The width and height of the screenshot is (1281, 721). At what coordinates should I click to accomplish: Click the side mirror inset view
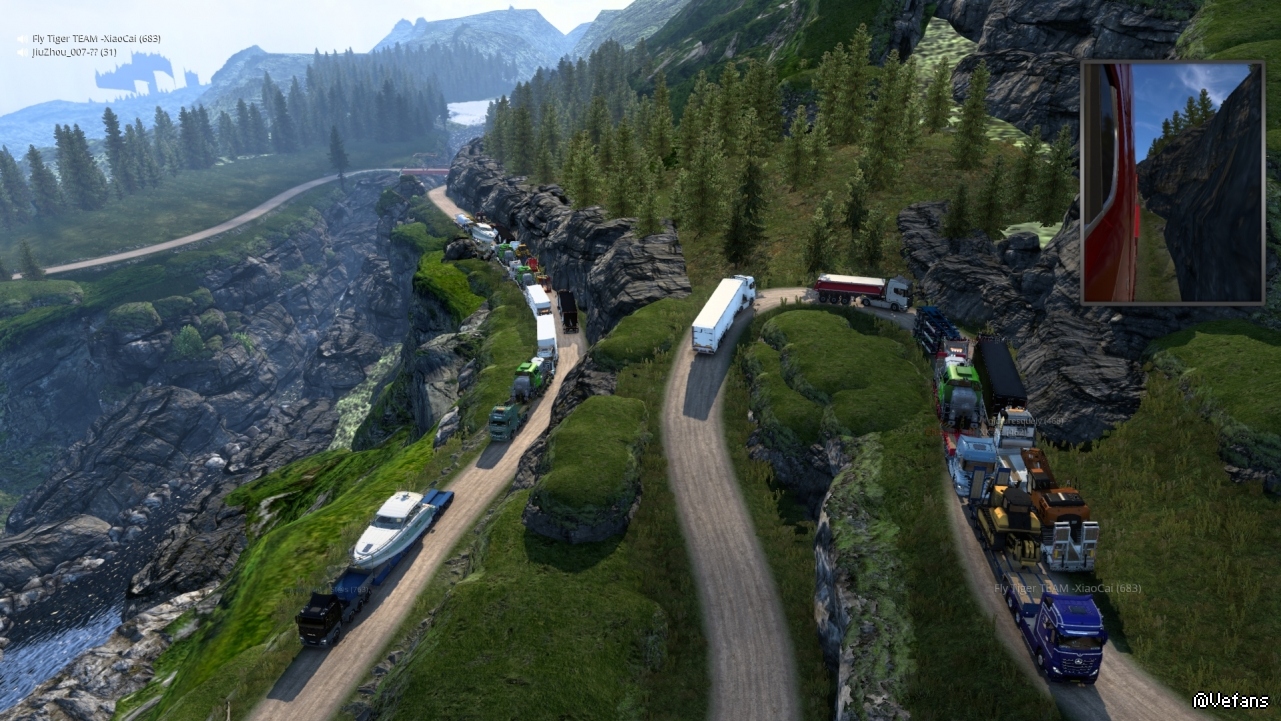click(x=1172, y=182)
